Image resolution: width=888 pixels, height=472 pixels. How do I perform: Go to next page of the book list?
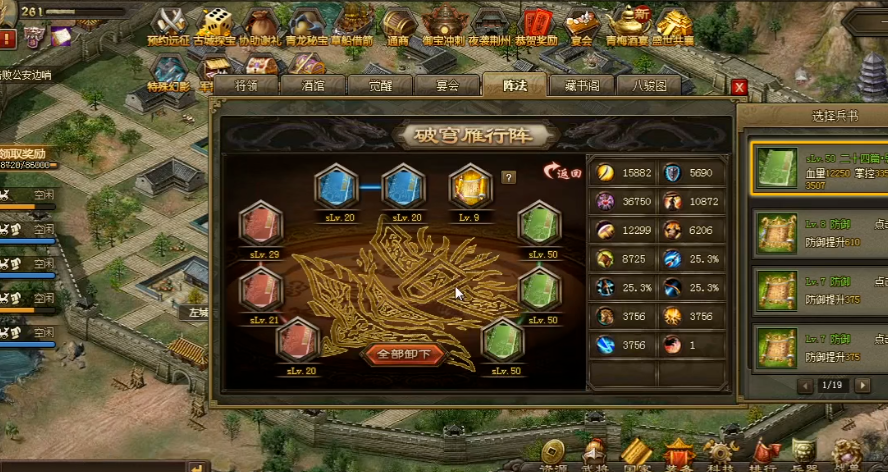coord(867,385)
